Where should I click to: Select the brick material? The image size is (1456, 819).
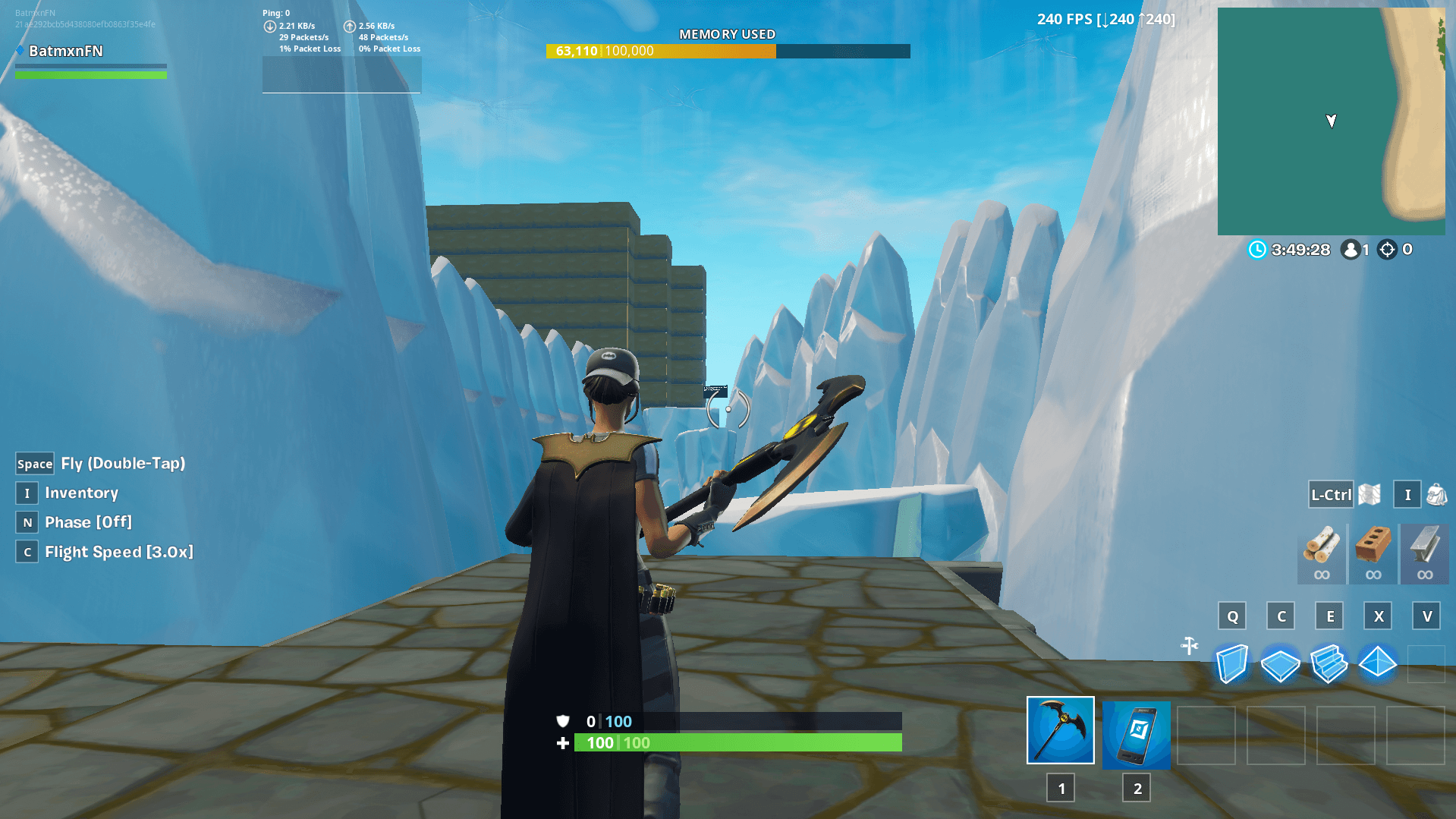(1373, 554)
